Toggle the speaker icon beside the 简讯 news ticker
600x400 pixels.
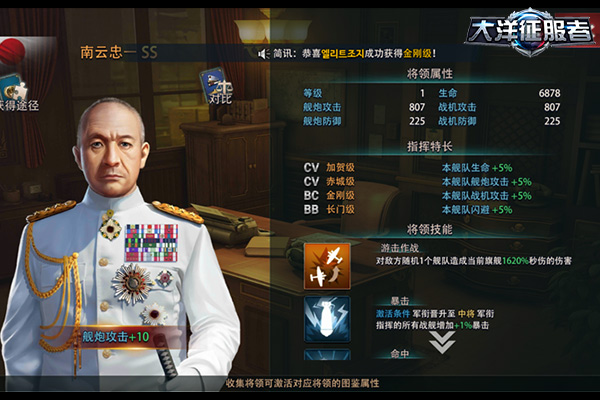(x=262, y=53)
